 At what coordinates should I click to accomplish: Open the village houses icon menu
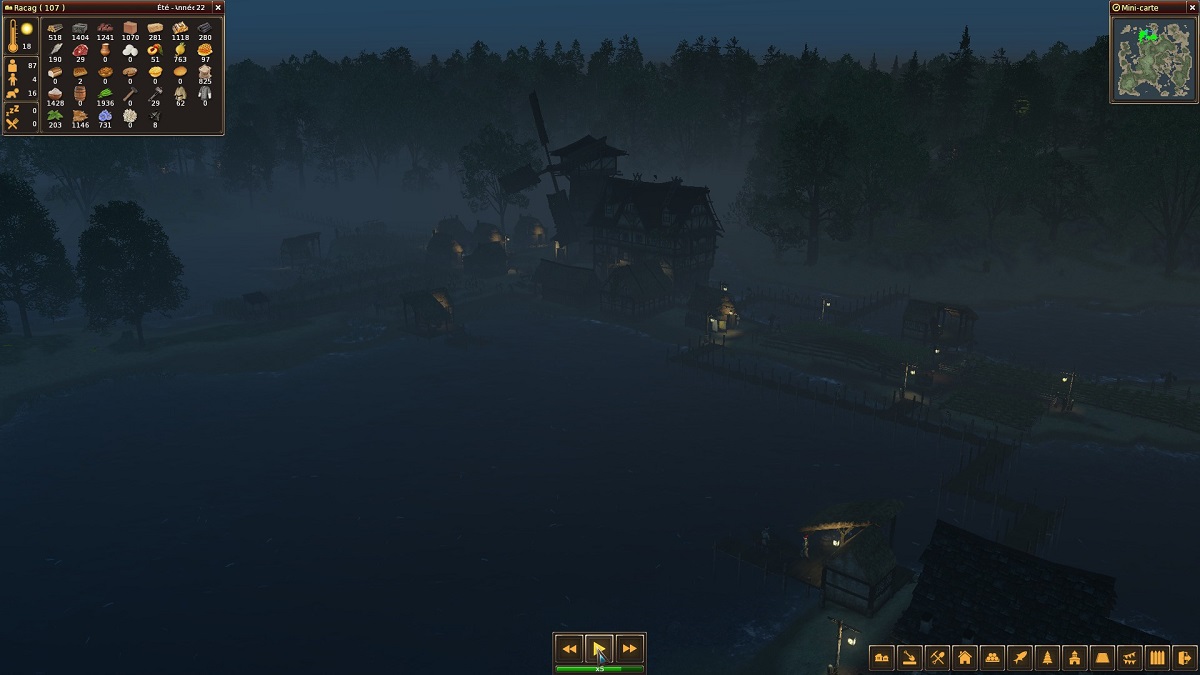pos(882,657)
